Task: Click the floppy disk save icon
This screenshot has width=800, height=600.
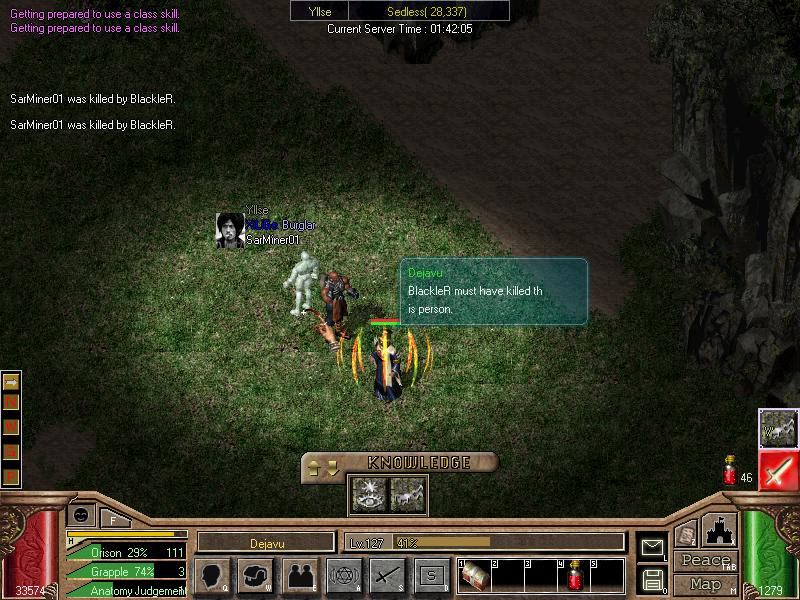Action: 652,579
